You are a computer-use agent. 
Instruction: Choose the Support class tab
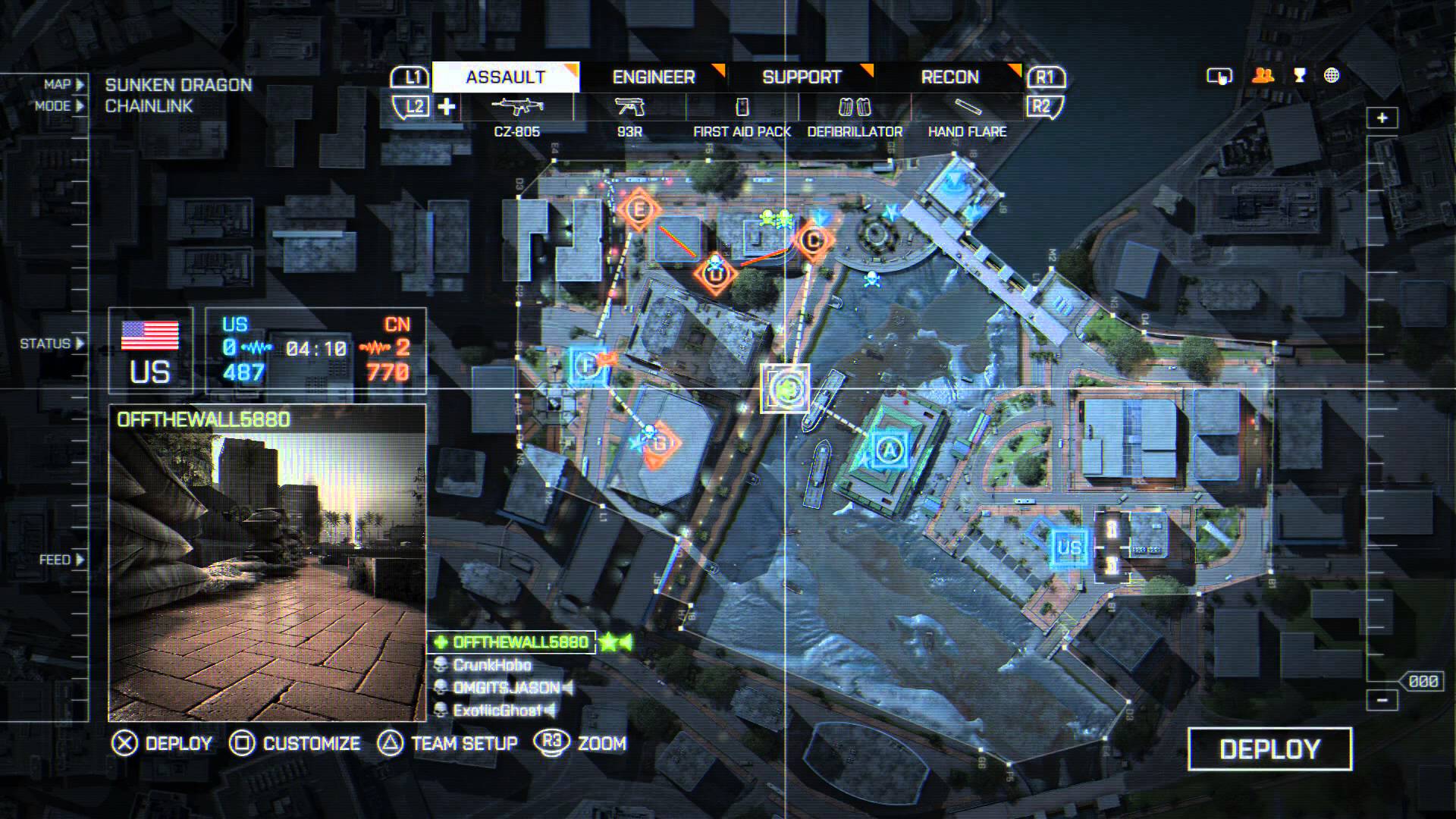[802, 77]
